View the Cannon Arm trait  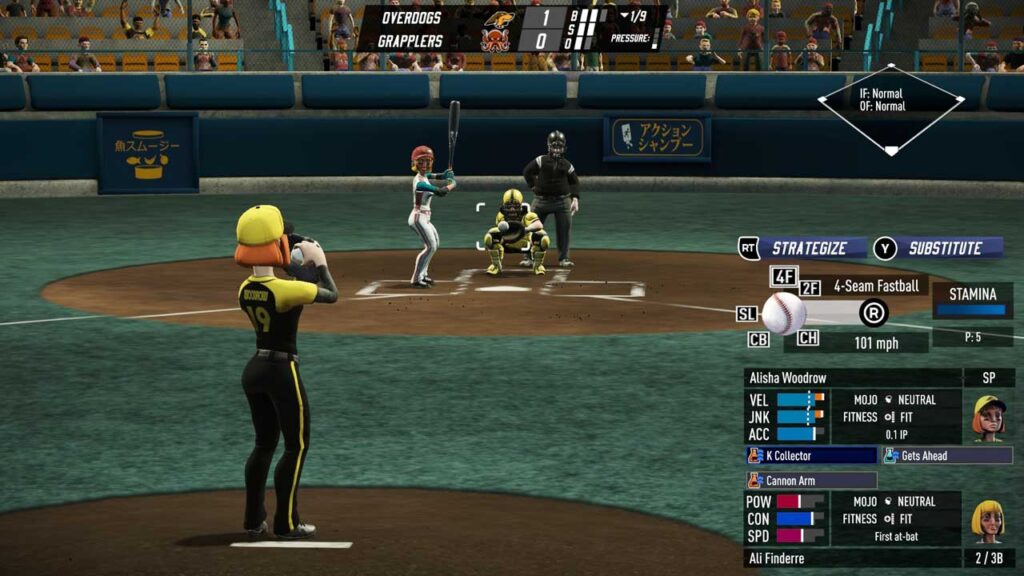811,480
